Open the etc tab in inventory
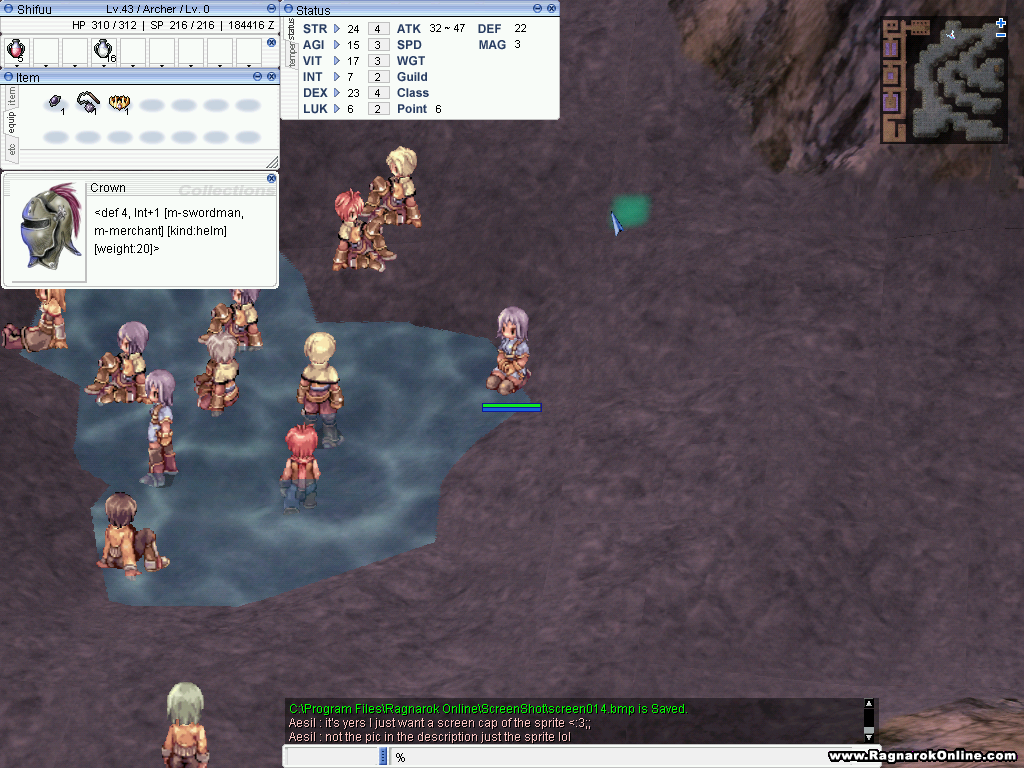This screenshot has width=1024, height=768. 12,150
